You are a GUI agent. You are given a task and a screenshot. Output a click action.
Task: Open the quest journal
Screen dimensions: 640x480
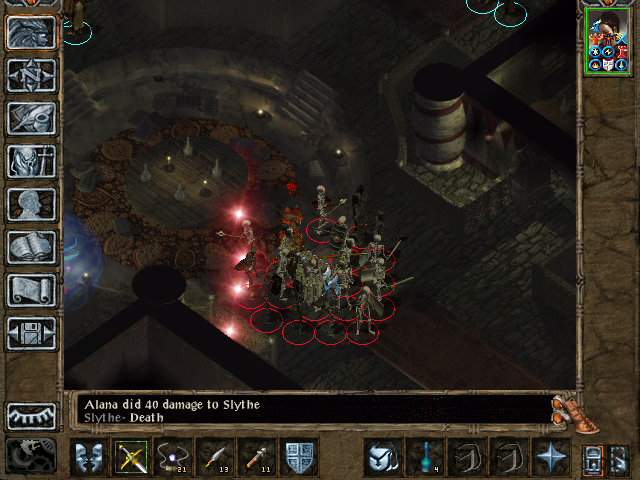pyautogui.click(x=31, y=118)
